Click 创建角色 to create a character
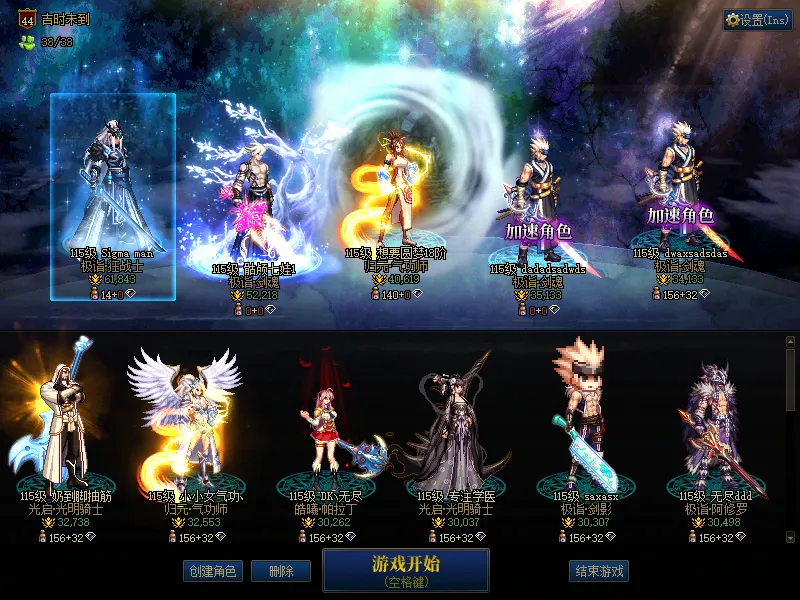 pos(212,571)
